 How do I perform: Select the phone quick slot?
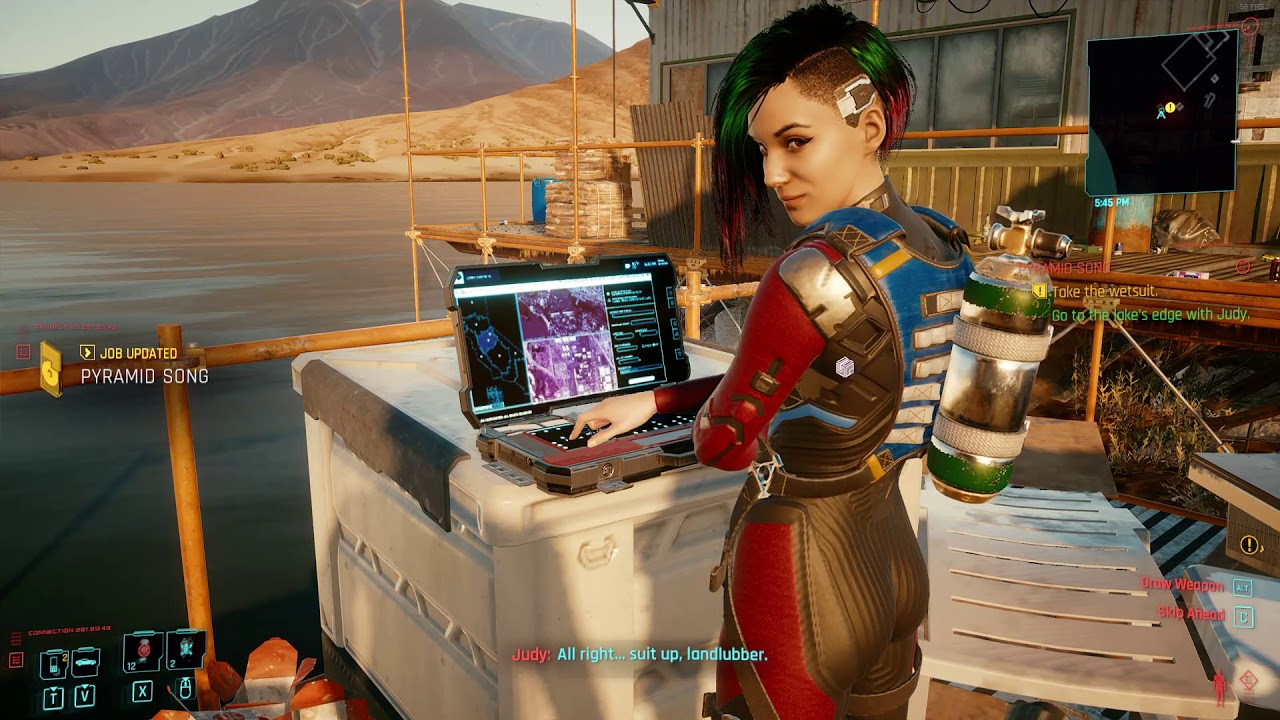point(53,662)
